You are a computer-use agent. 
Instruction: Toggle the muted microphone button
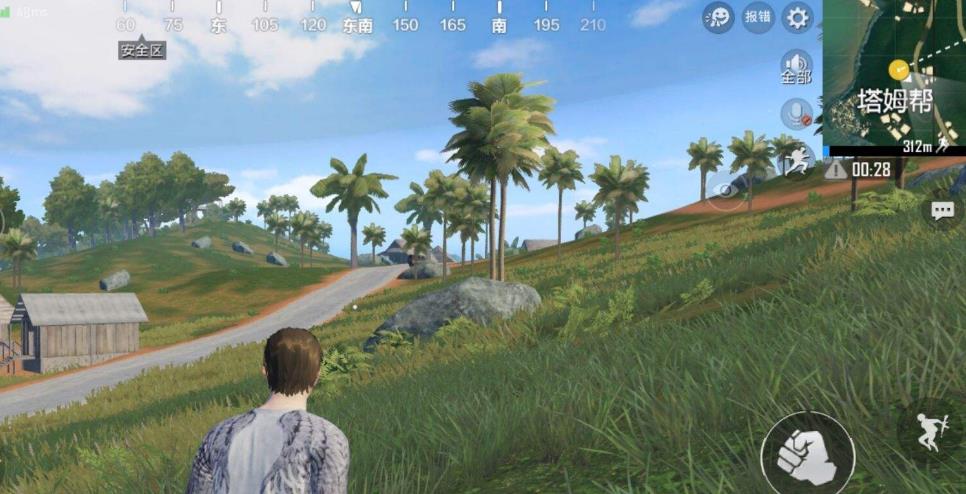[796, 113]
